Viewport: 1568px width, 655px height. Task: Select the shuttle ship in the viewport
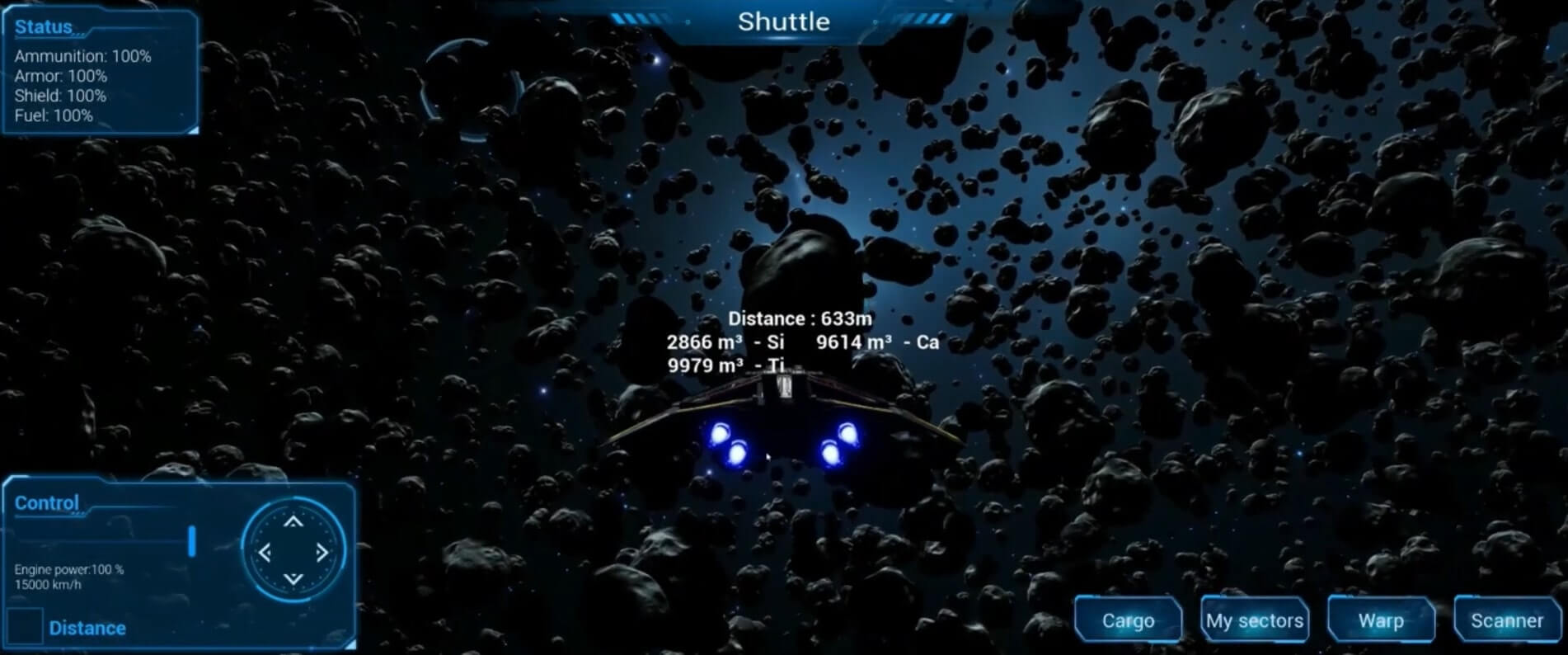point(783,421)
